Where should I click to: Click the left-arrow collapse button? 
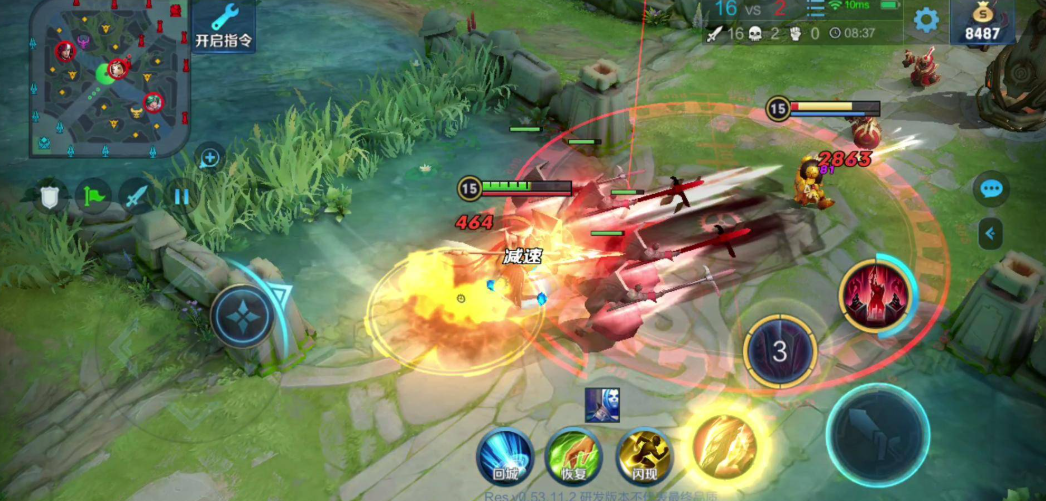point(991,233)
